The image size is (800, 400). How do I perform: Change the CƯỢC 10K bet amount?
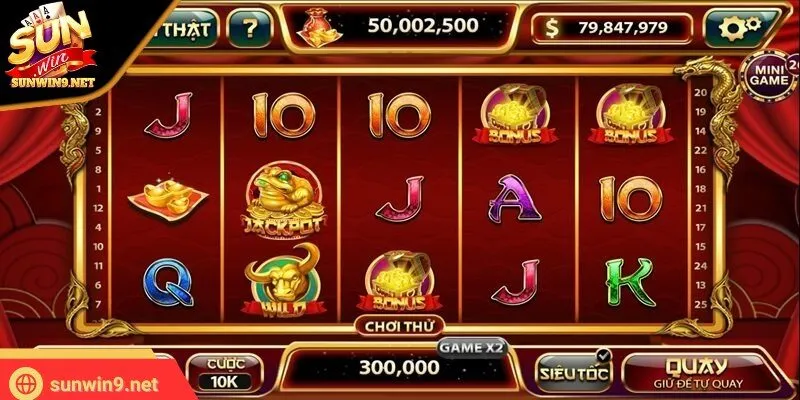(x=224, y=374)
